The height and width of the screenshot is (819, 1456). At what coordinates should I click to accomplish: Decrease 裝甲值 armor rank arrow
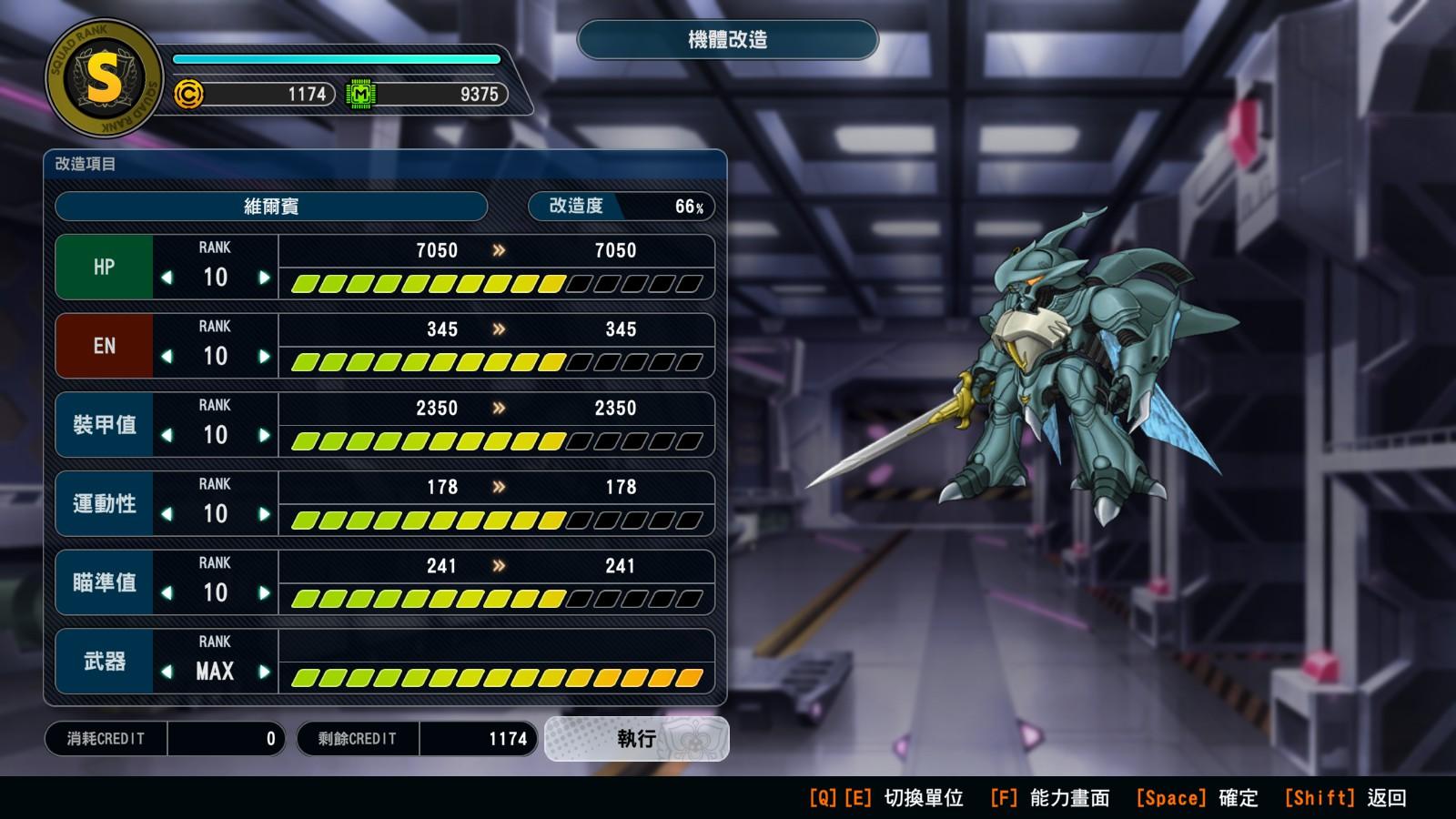[167, 436]
